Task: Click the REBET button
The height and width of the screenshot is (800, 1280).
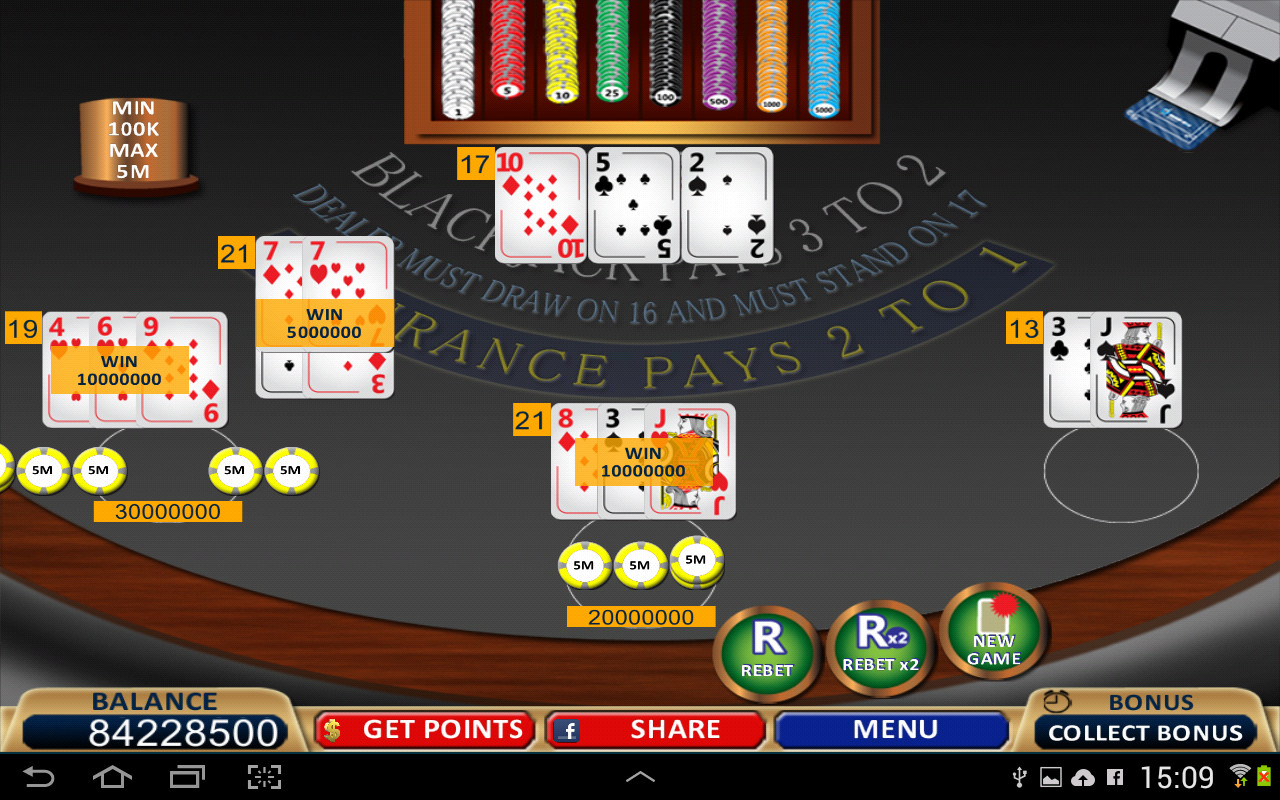Action: [x=767, y=649]
